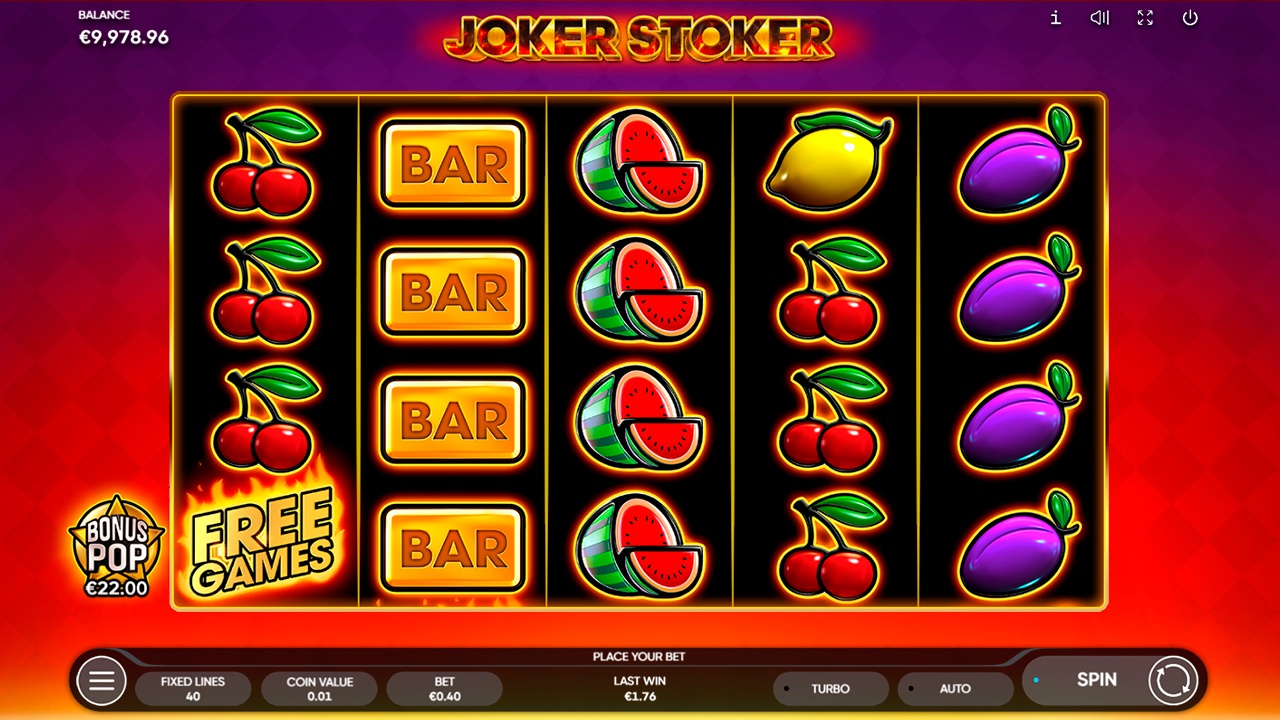1280x720 pixels.
Task: Open the hamburger menu
Action: (x=99, y=681)
